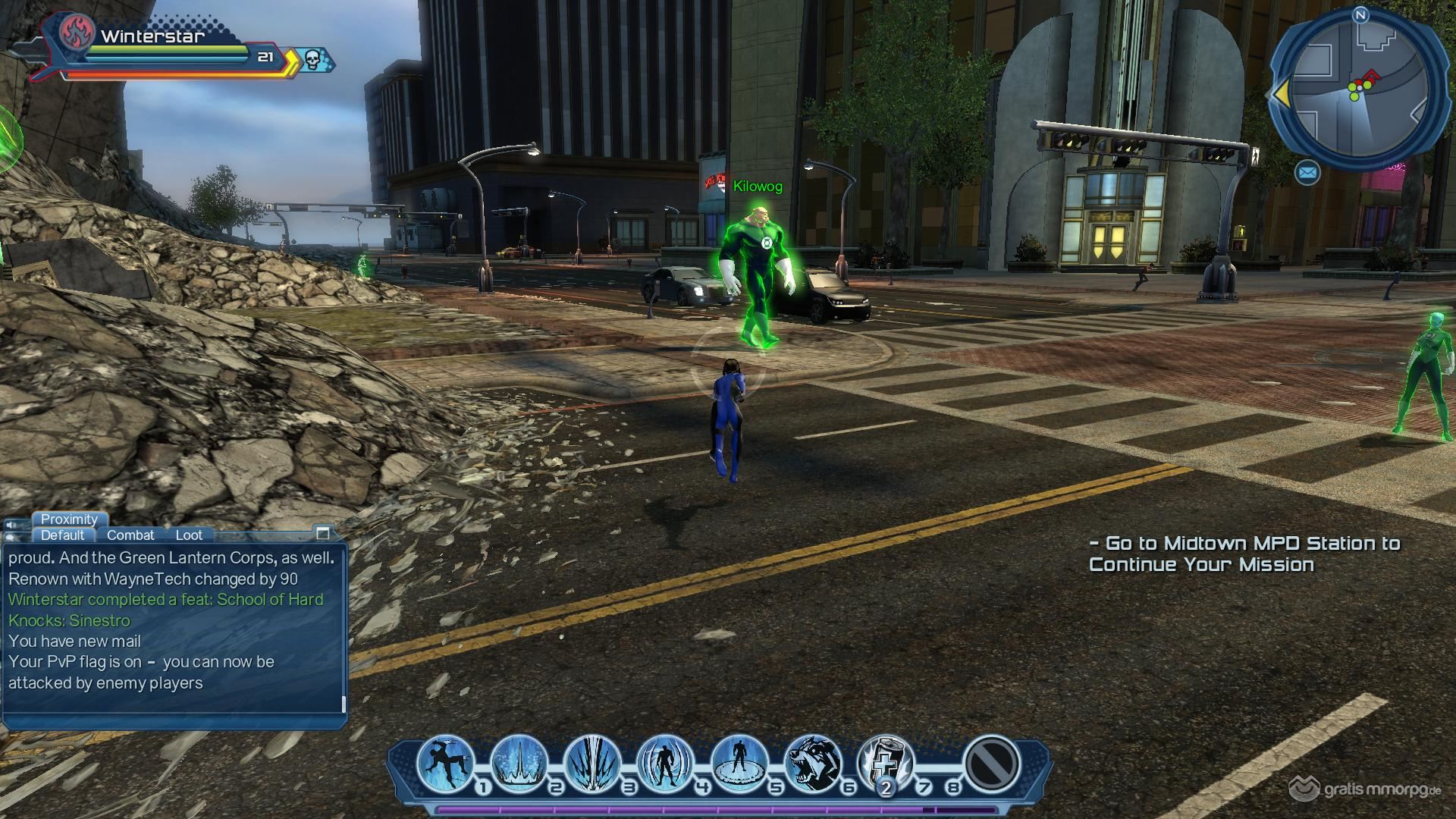Trigger the ice burst ability in slot 3
The image size is (1456, 819).
coord(592,763)
